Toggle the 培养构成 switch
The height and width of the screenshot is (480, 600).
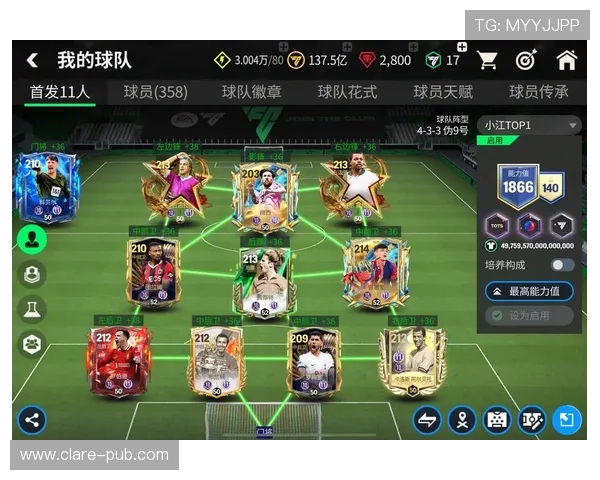(562, 265)
